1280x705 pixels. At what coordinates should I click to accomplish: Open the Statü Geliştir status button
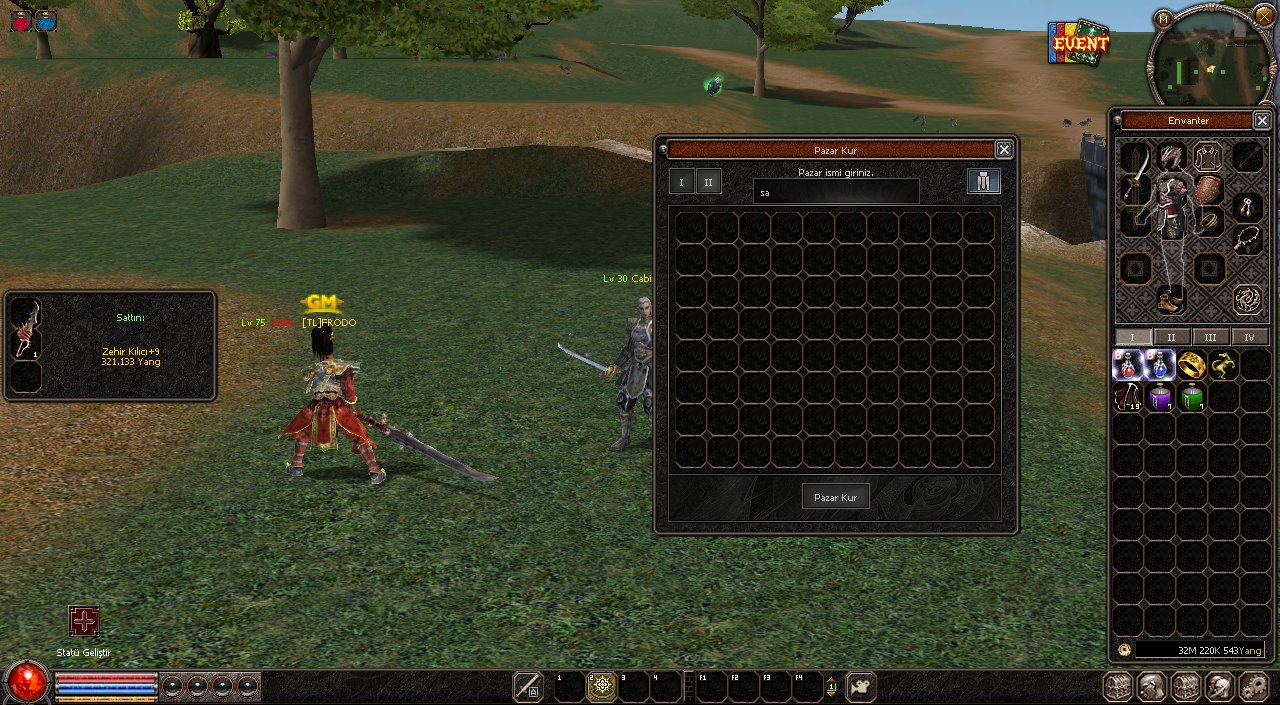click(x=84, y=621)
